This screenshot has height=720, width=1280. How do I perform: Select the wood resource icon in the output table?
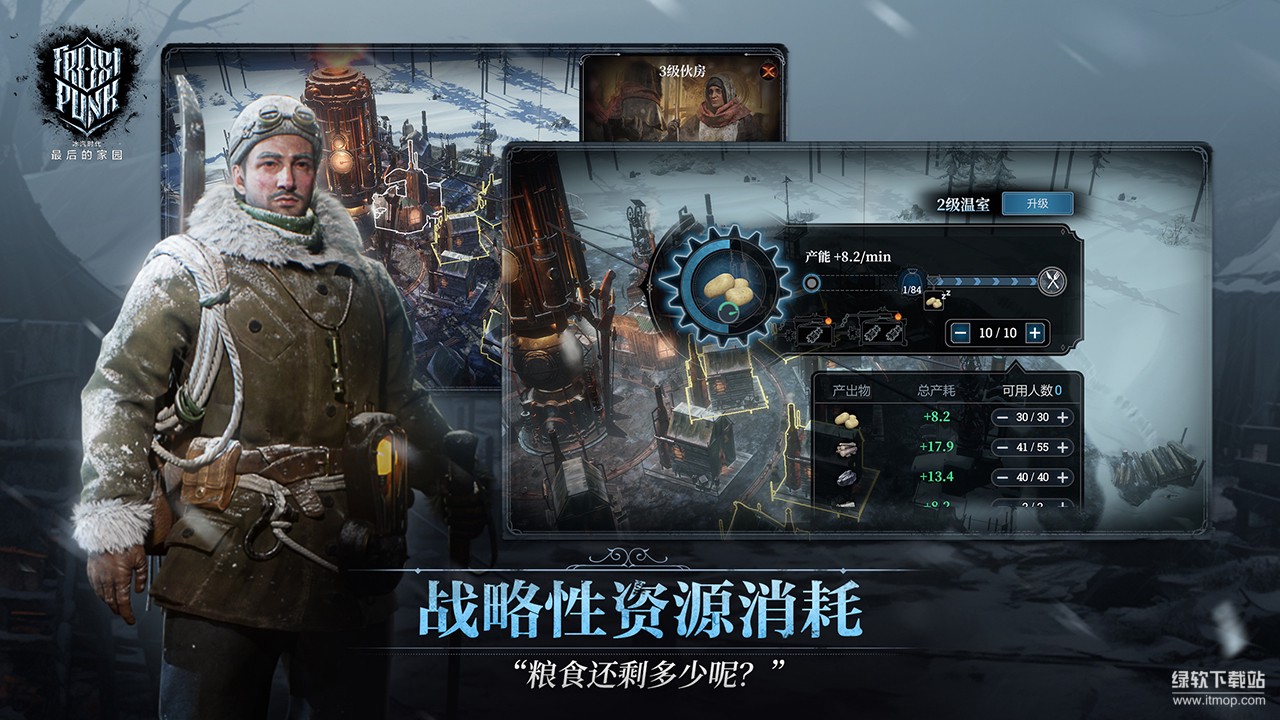[x=846, y=448]
